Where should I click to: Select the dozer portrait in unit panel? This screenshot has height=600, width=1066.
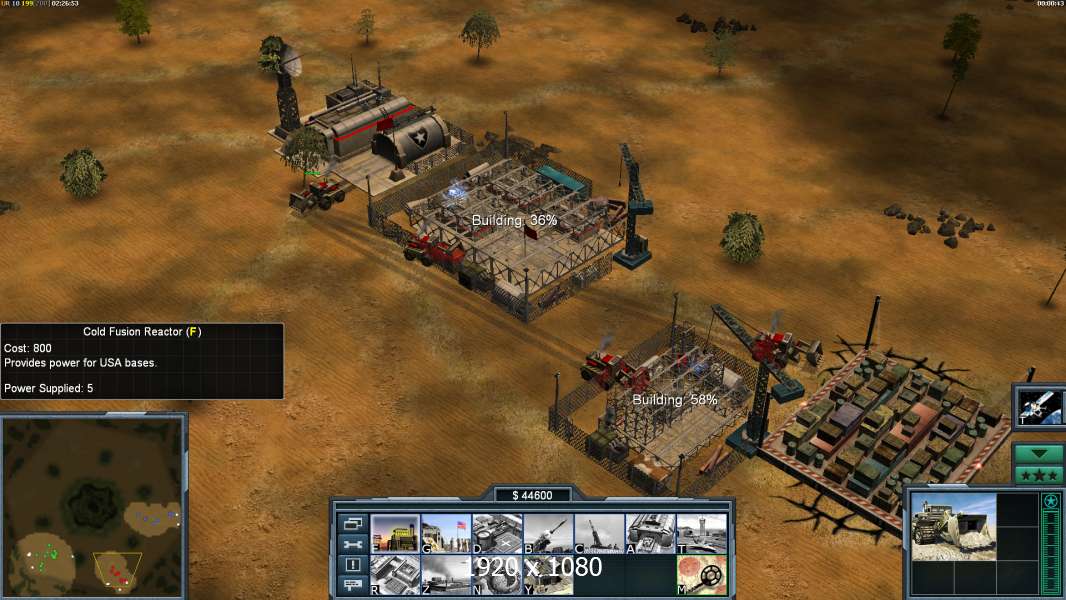tap(953, 526)
